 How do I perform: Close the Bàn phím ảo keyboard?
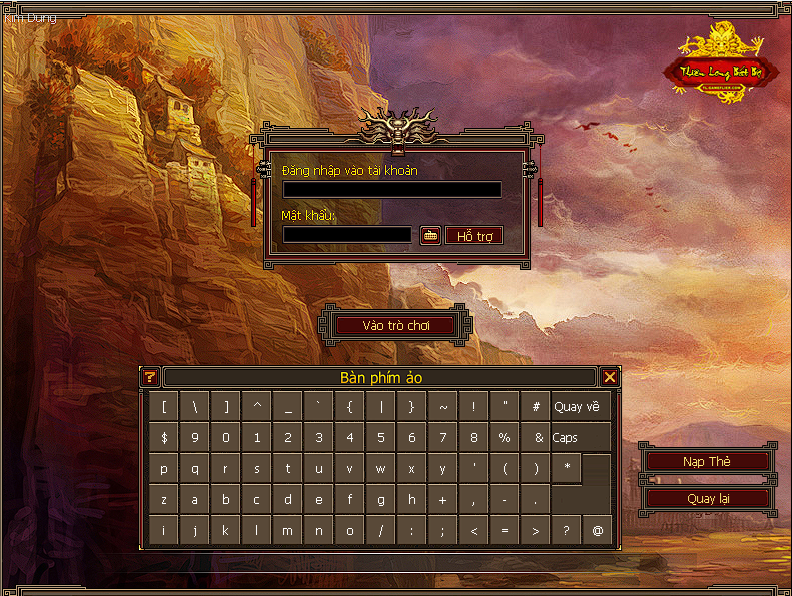coord(610,377)
